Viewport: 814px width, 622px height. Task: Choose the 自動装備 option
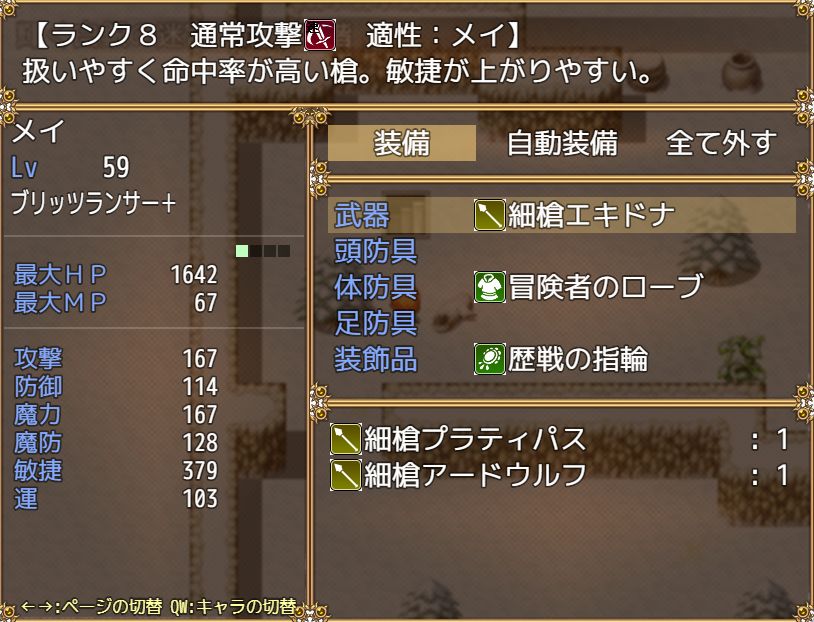[x=561, y=143]
